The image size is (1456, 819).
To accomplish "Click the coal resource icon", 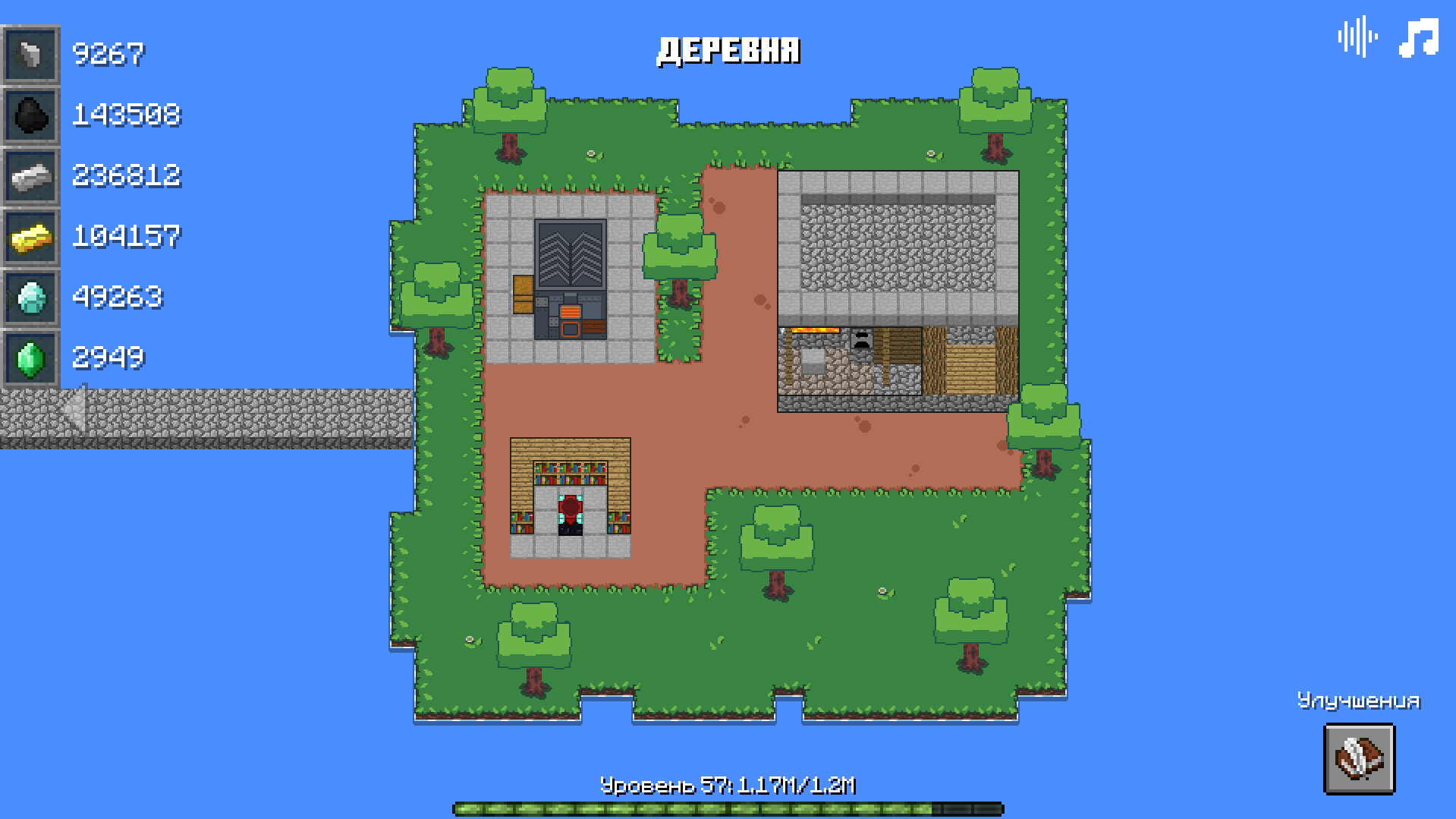I will point(30,115).
